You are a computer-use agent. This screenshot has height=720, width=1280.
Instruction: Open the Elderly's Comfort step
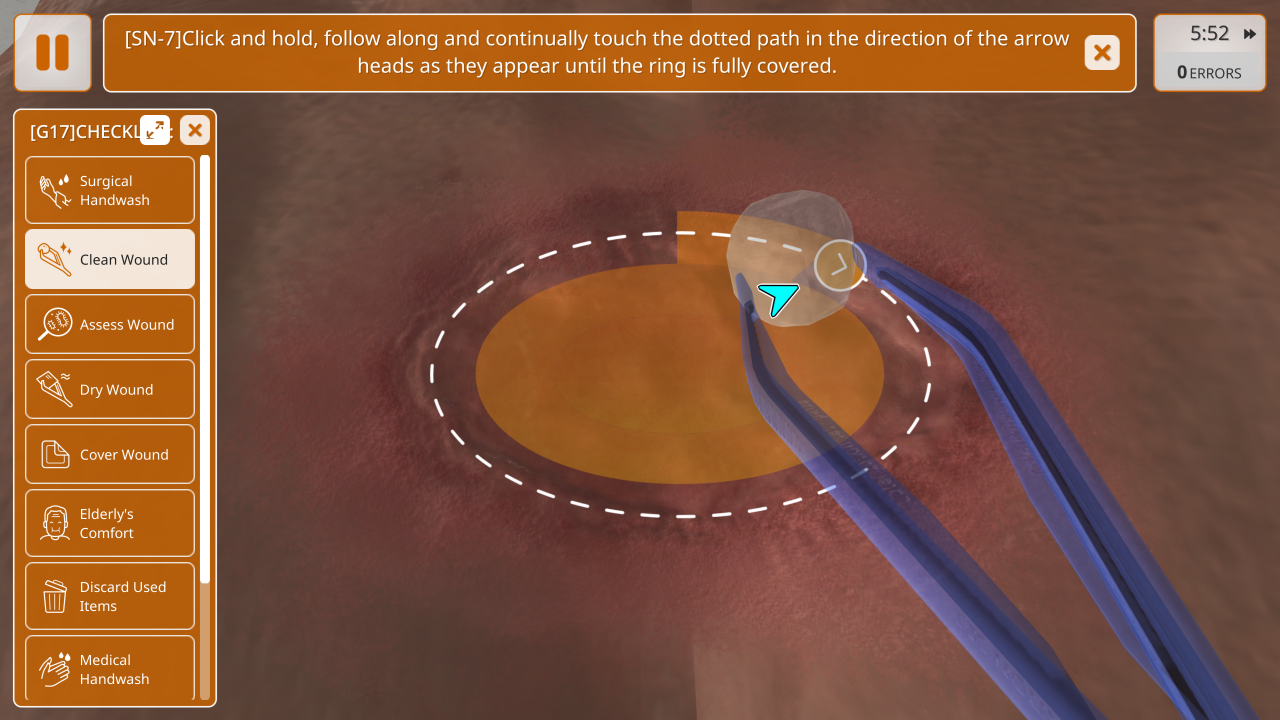pyautogui.click(x=110, y=523)
